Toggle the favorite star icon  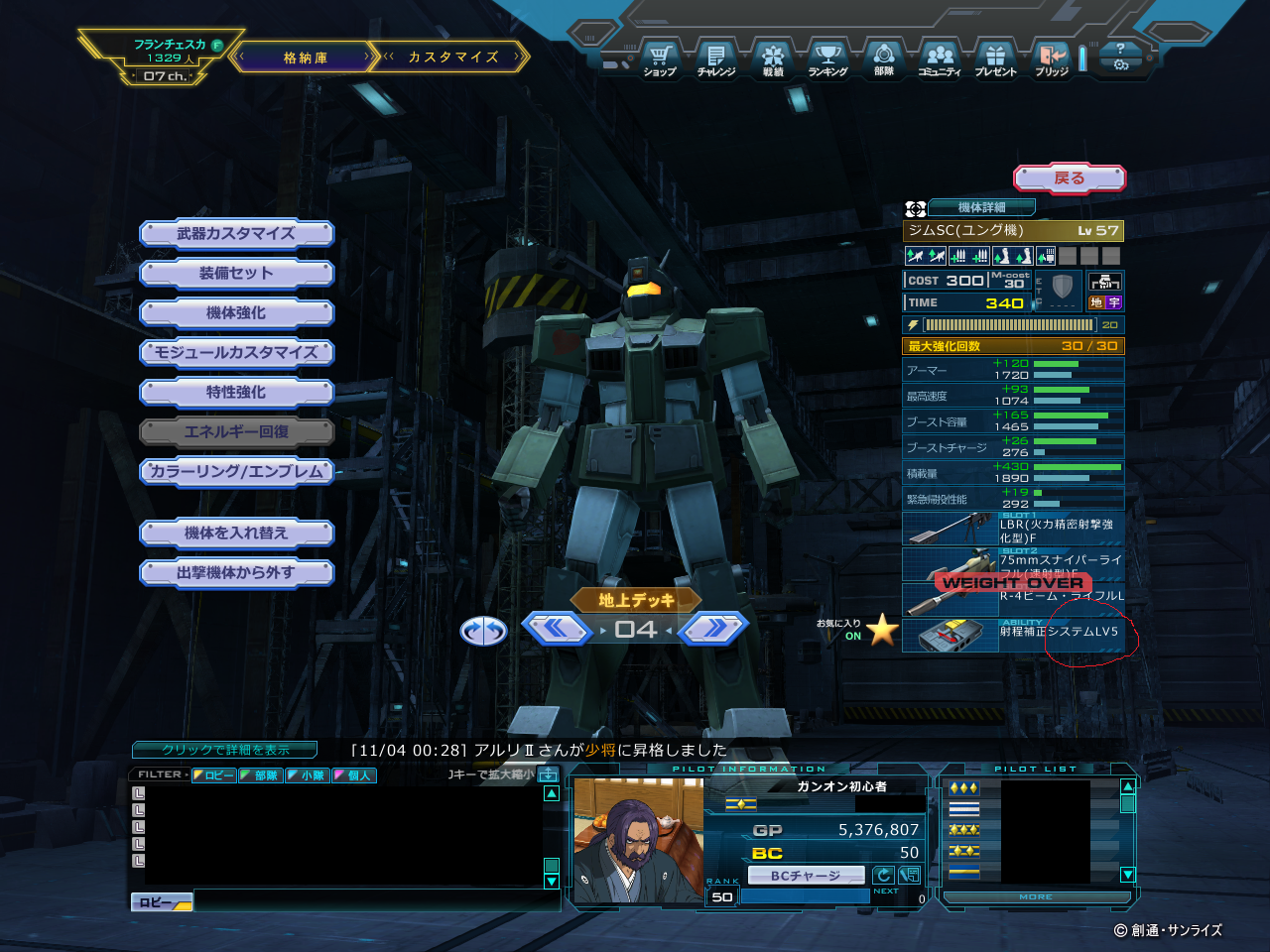pos(882,630)
